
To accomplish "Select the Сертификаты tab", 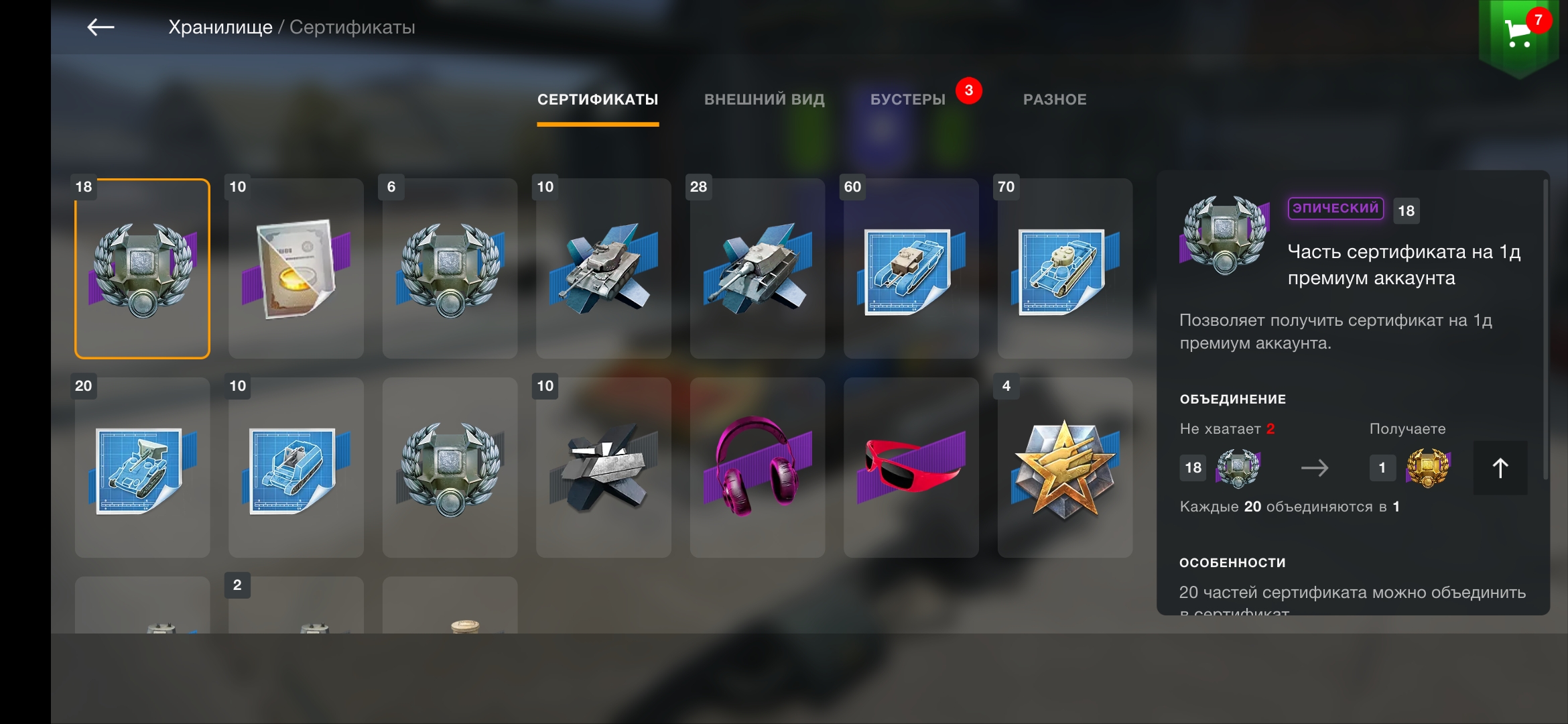I will coord(598,100).
